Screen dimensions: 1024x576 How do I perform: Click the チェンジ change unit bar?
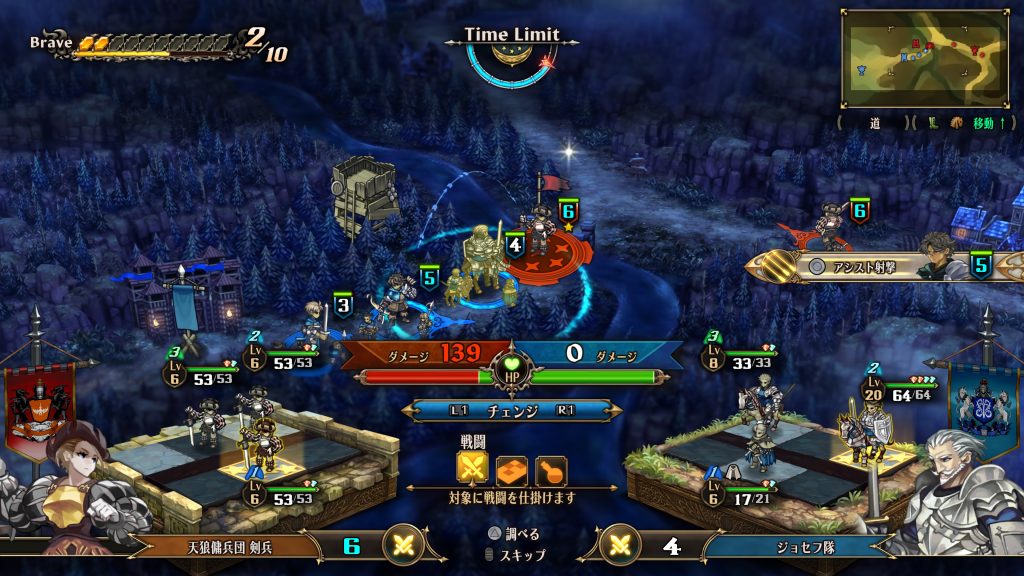[x=512, y=411]
